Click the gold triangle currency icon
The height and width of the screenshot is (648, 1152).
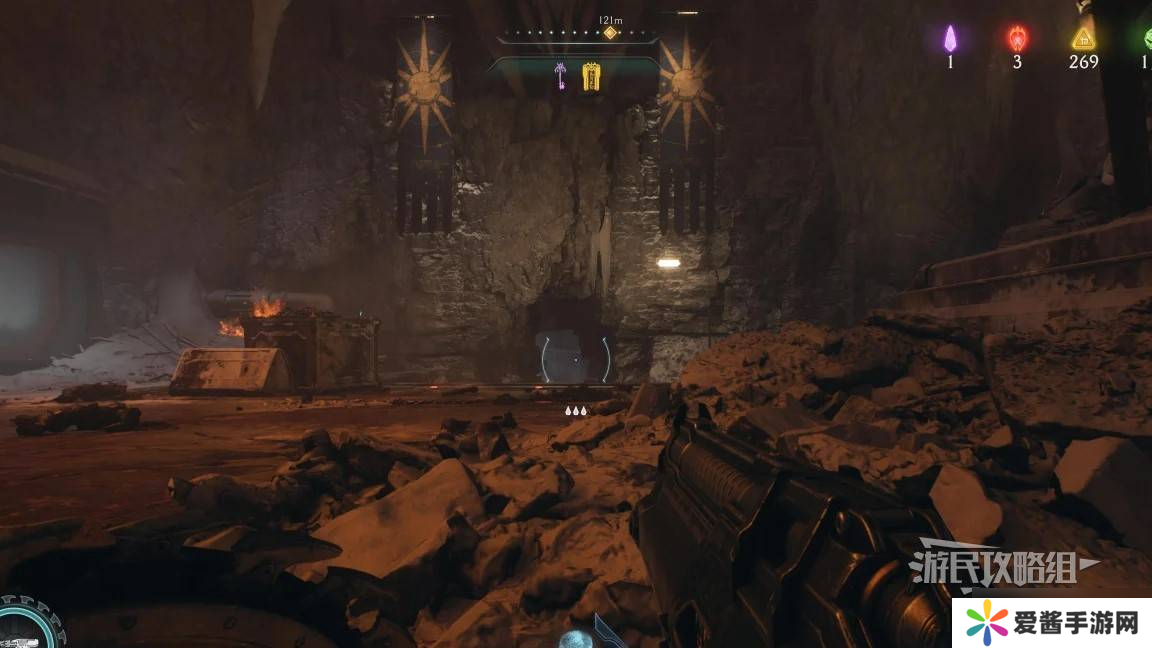1082,39
